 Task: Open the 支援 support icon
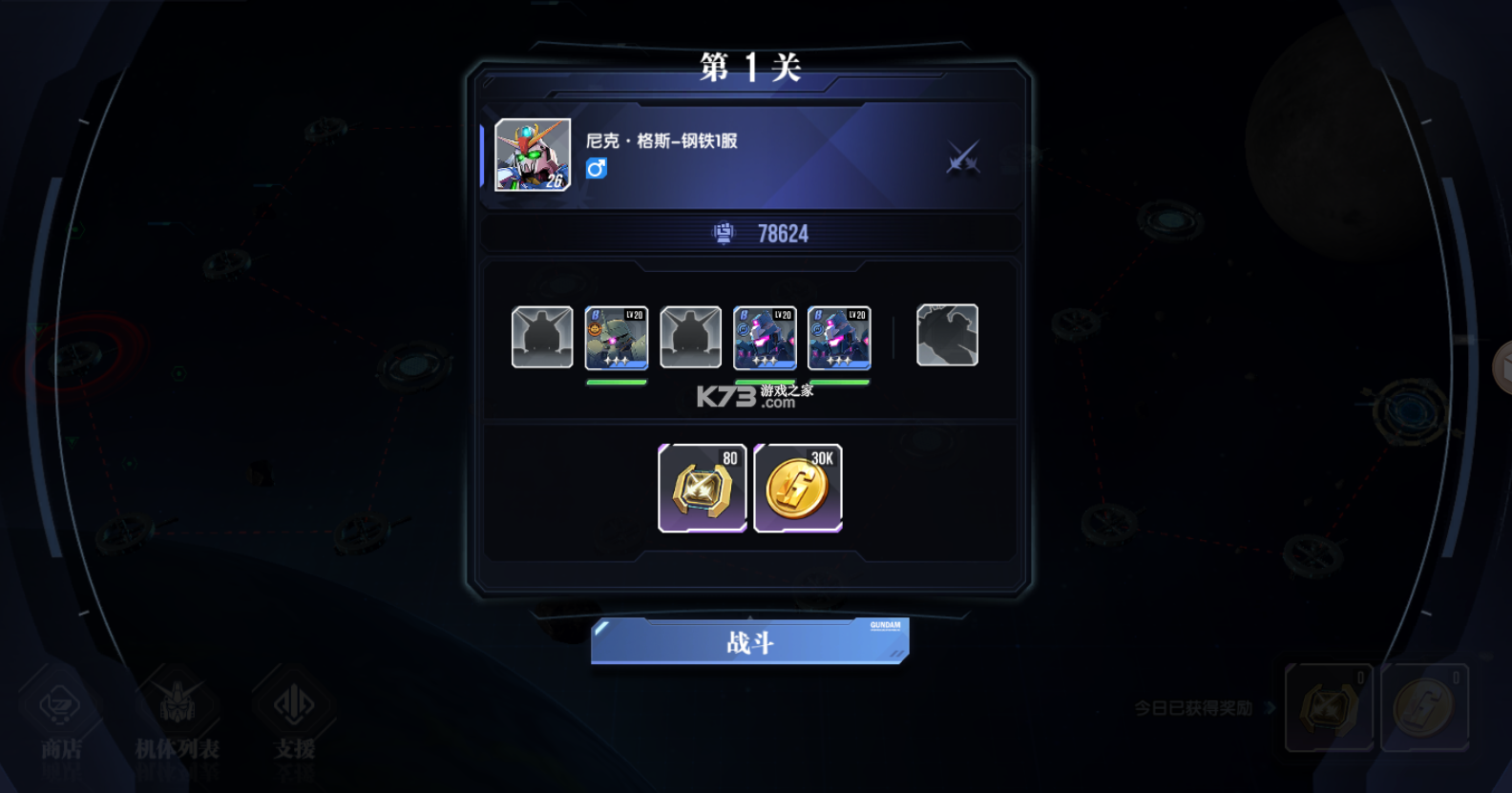point(296,708)
